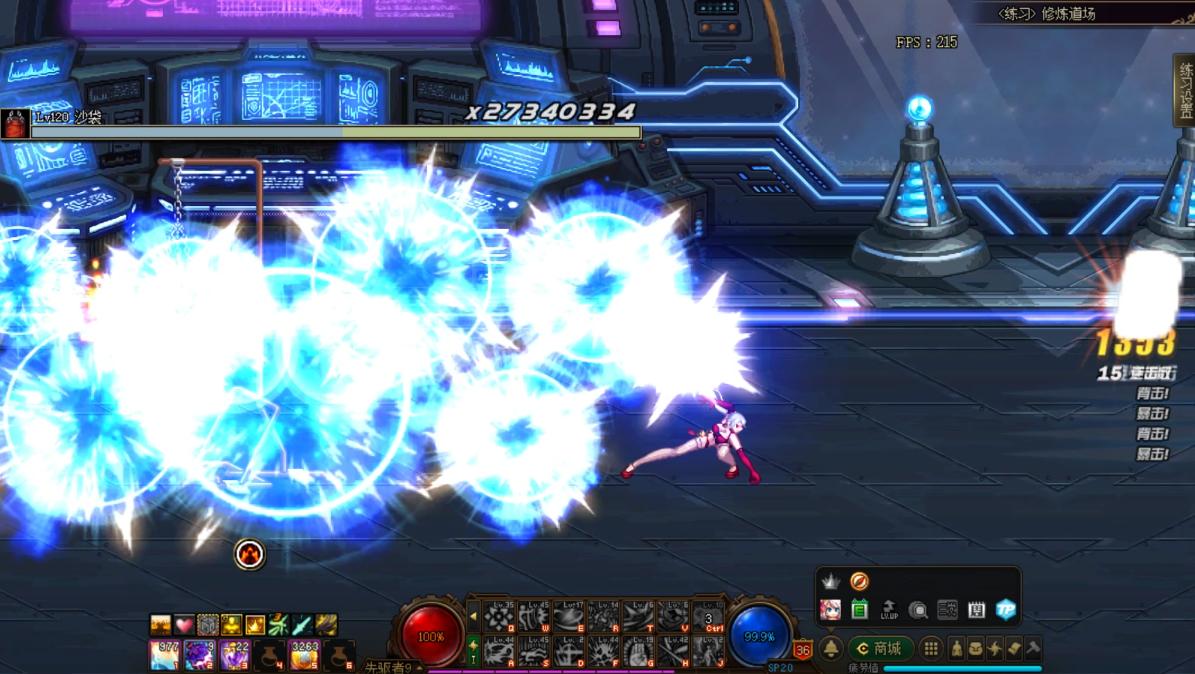
Task: Activate the palm skill bound to G
Action: 638,652
